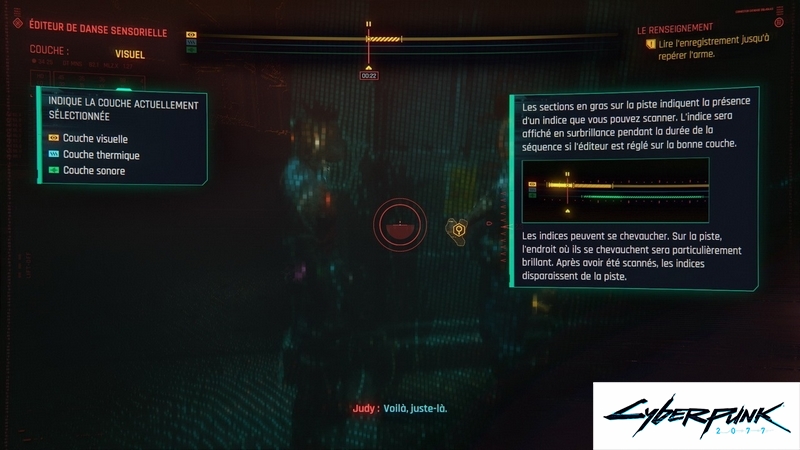
Task: Click the 00:22 playhead time marker
Action: tap(368, 75)
